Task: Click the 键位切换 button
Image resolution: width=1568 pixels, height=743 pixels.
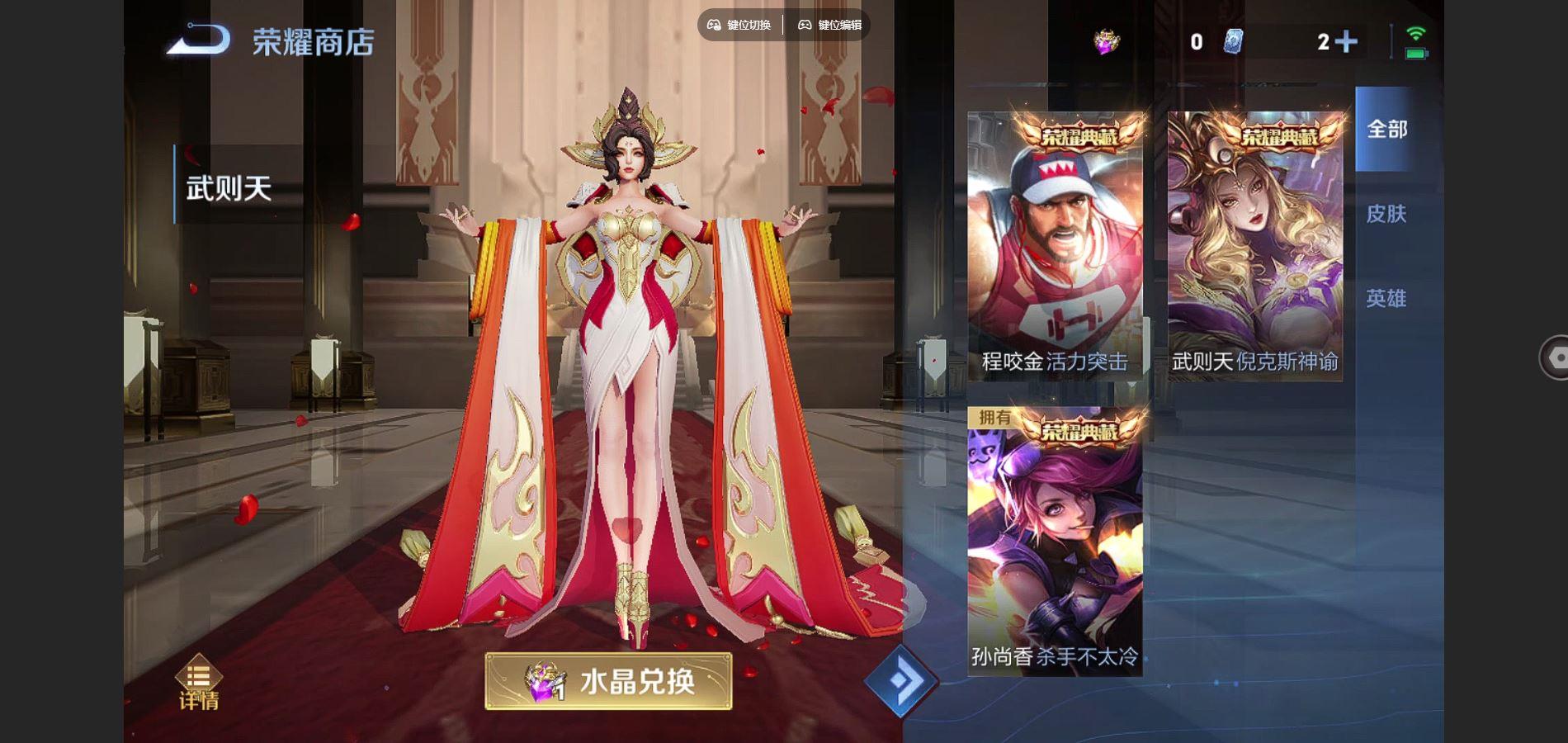Action: [x=739, y=25]
